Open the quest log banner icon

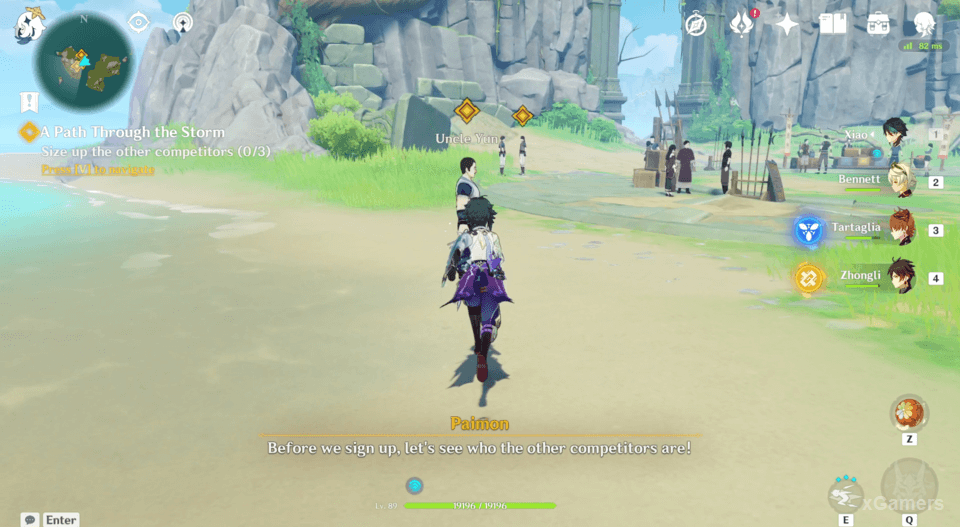[29, 101]
